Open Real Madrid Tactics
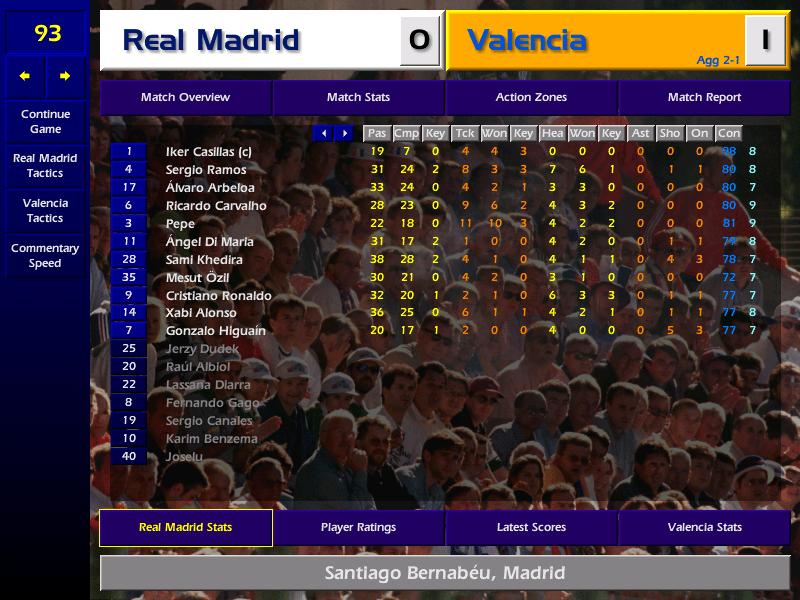The width and height of the screenshot is (800, 600). [x=45, y=165]
